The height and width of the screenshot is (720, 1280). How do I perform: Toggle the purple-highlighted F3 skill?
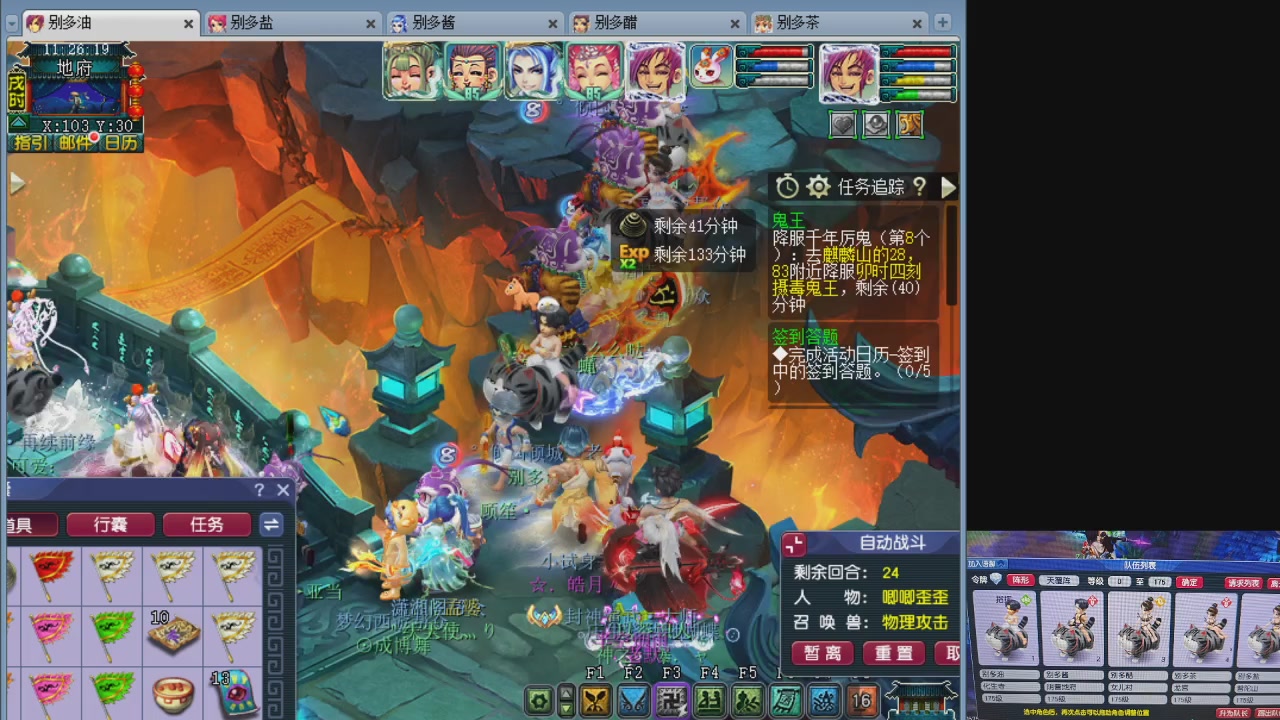[x=670, y=700]
